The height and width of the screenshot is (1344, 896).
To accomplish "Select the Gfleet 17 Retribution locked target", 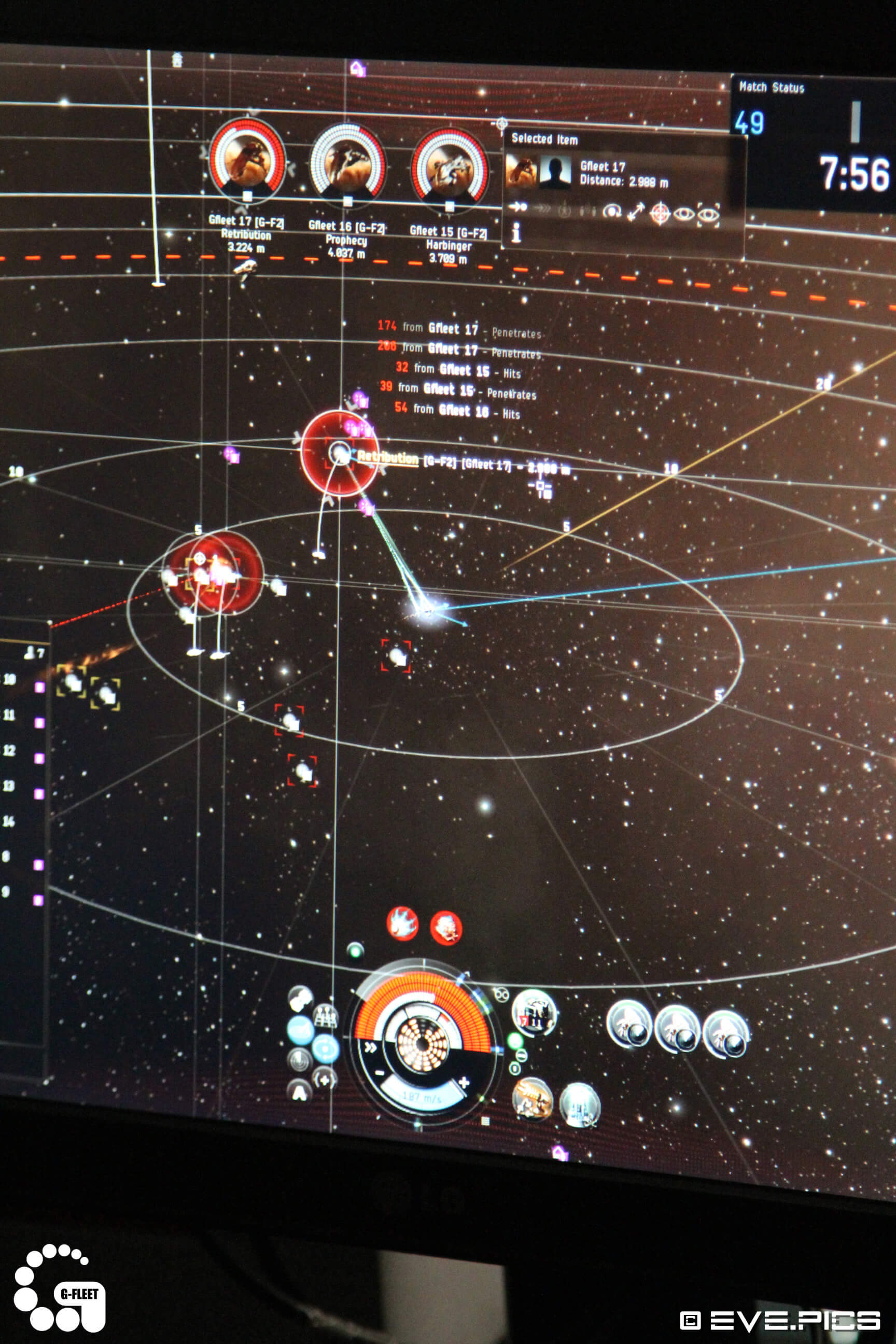I will (247, 158).
